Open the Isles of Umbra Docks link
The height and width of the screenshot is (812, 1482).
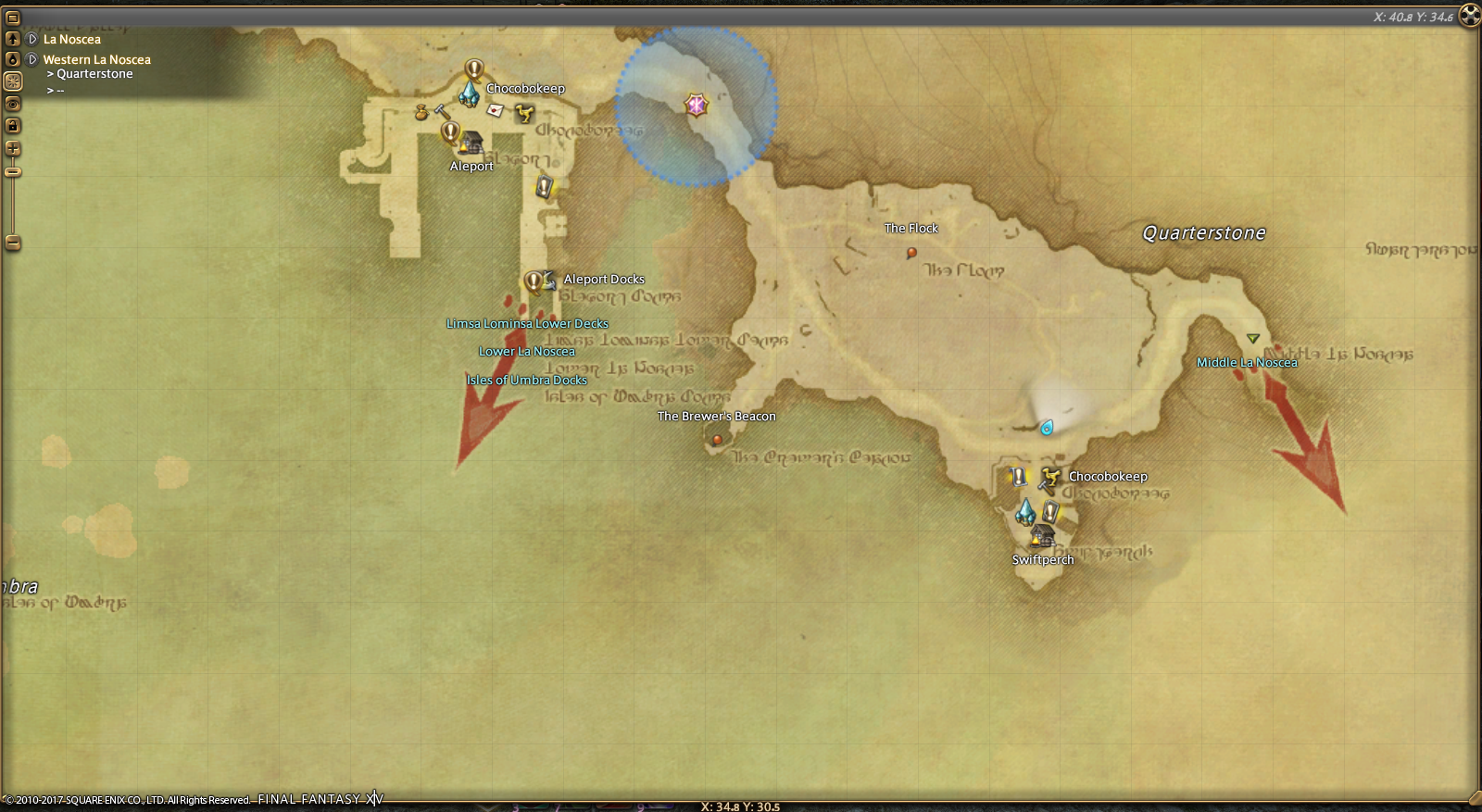click(x=526, y=380)
